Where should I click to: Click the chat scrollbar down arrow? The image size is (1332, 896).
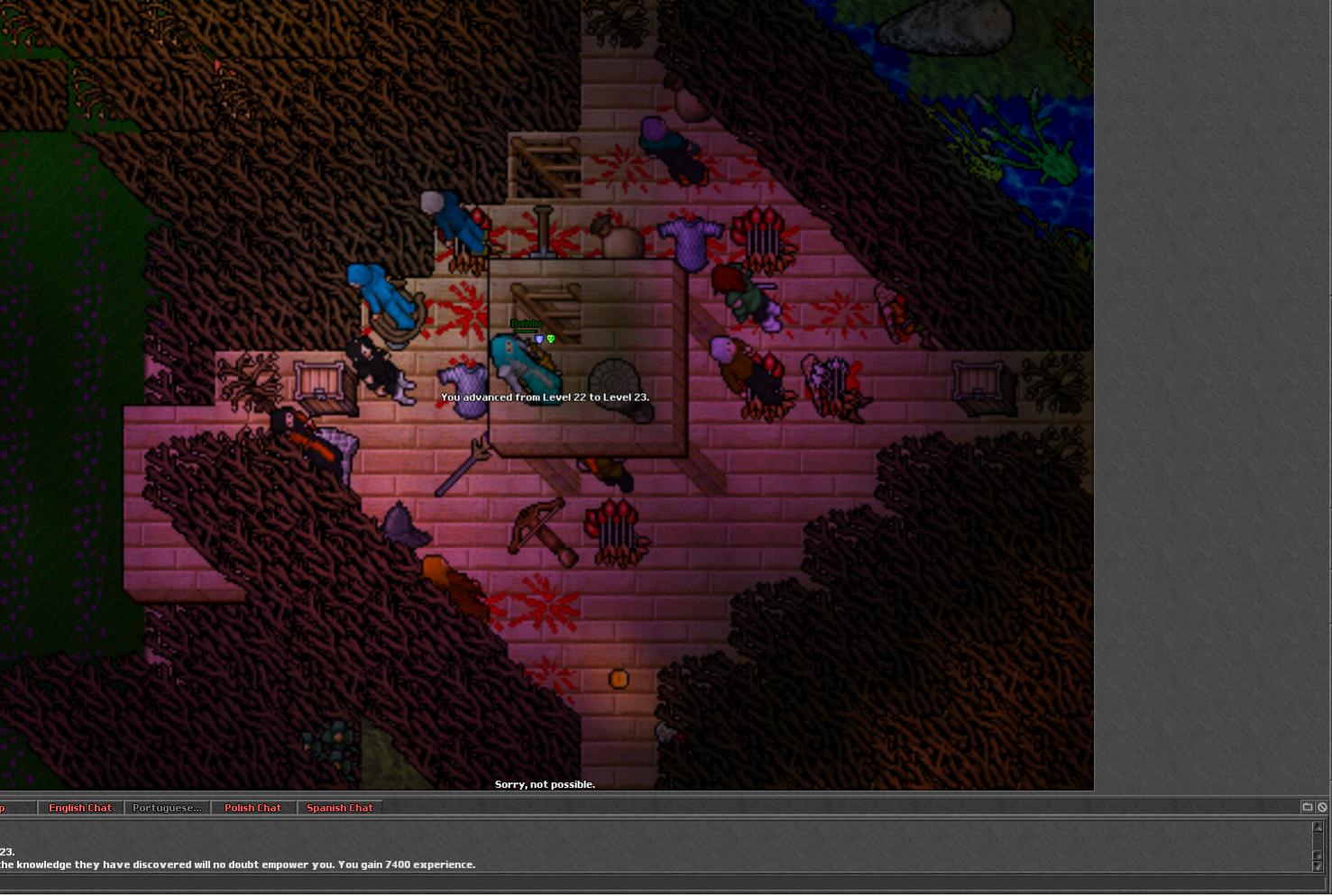pos(1317,865)
